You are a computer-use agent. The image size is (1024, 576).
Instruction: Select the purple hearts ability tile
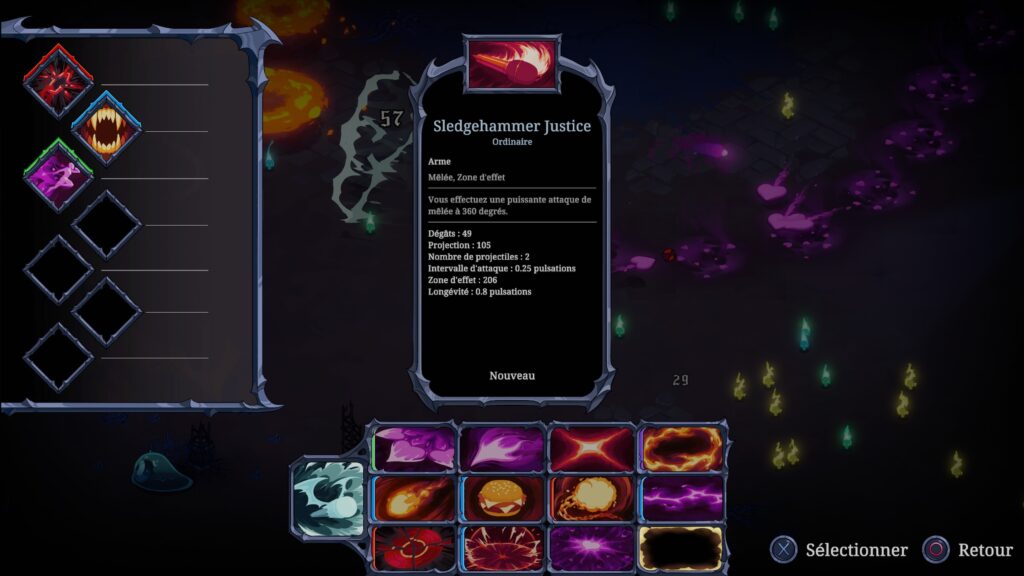tap(414, 448)
